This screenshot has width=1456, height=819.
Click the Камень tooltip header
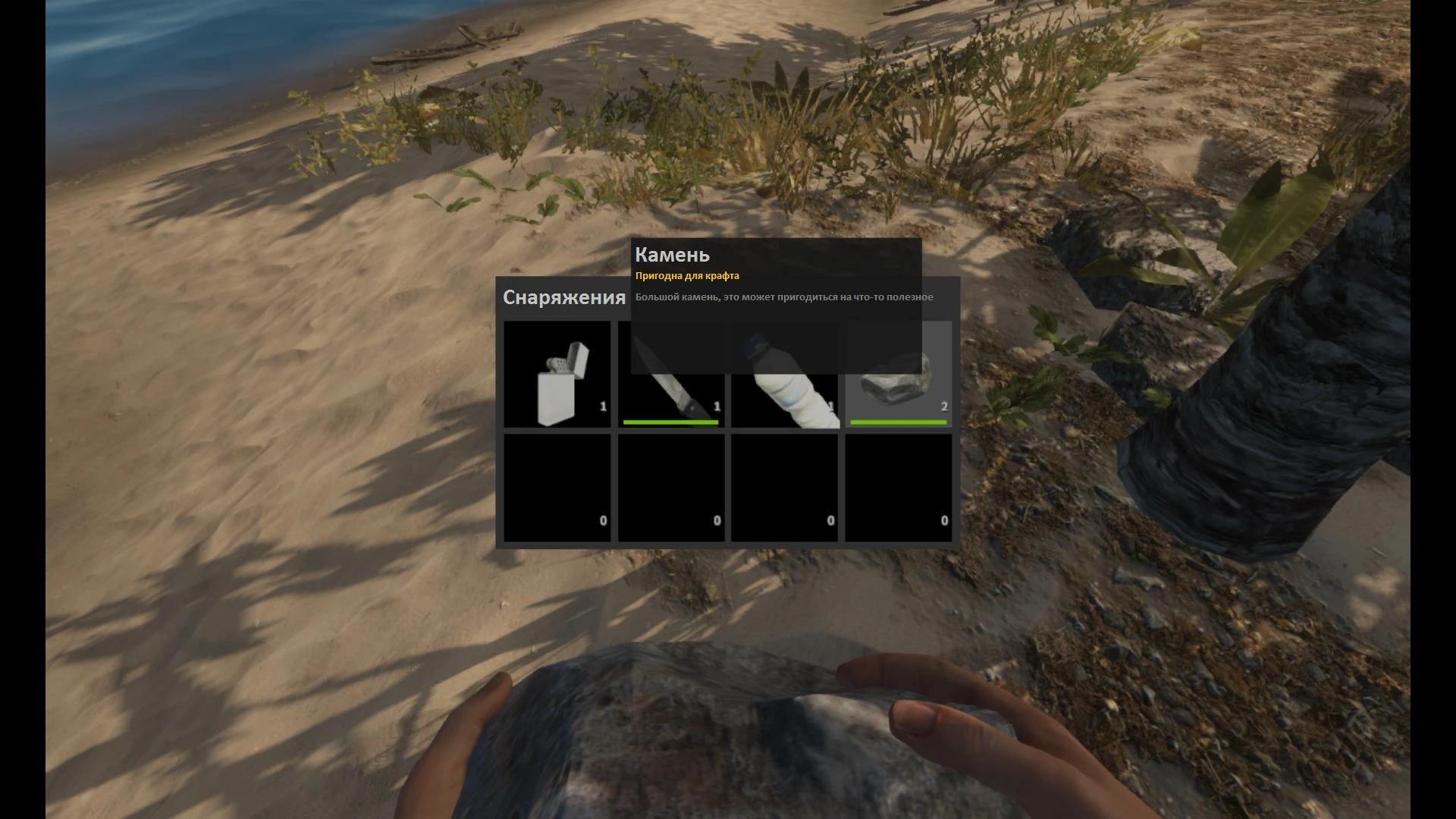point(672,256)
